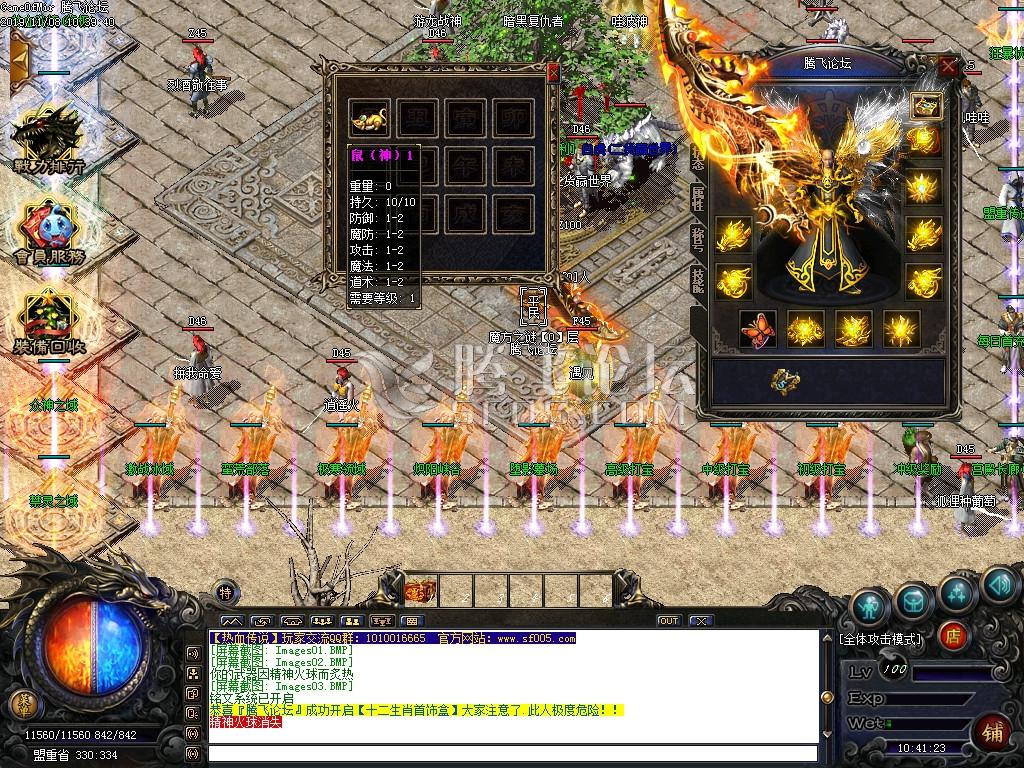Click the OUT button above chat
The image size is (1024, 768).
668,621
